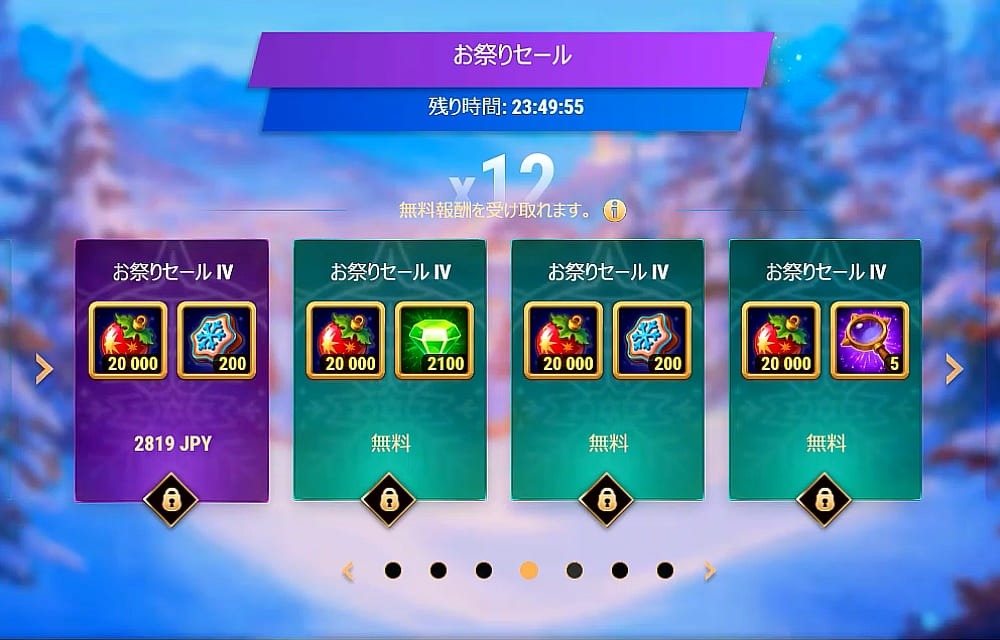
Task: Claim the free offer containing the green emerald
Action: click(390, 444)
